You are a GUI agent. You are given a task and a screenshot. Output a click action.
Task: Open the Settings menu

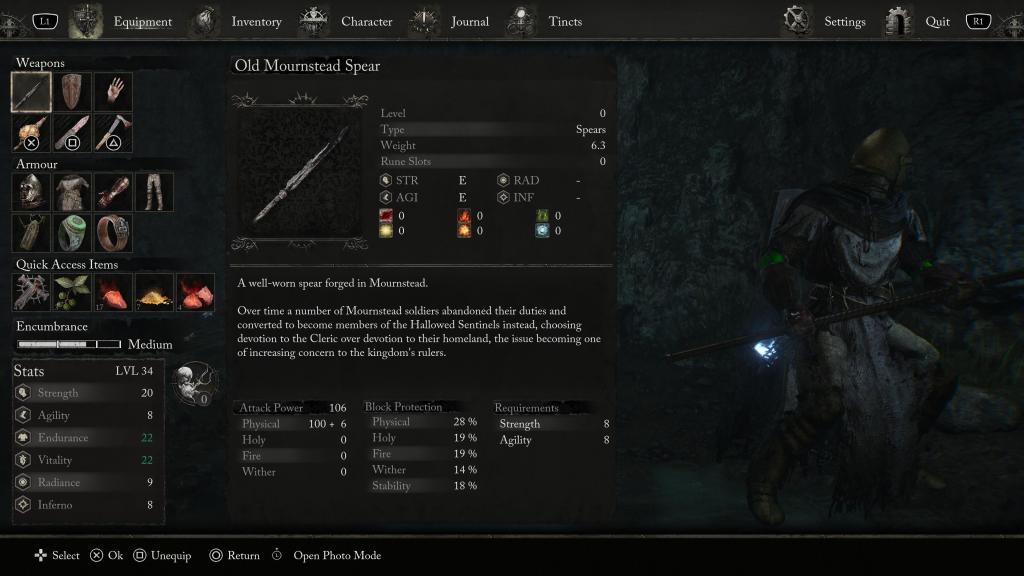844,21
